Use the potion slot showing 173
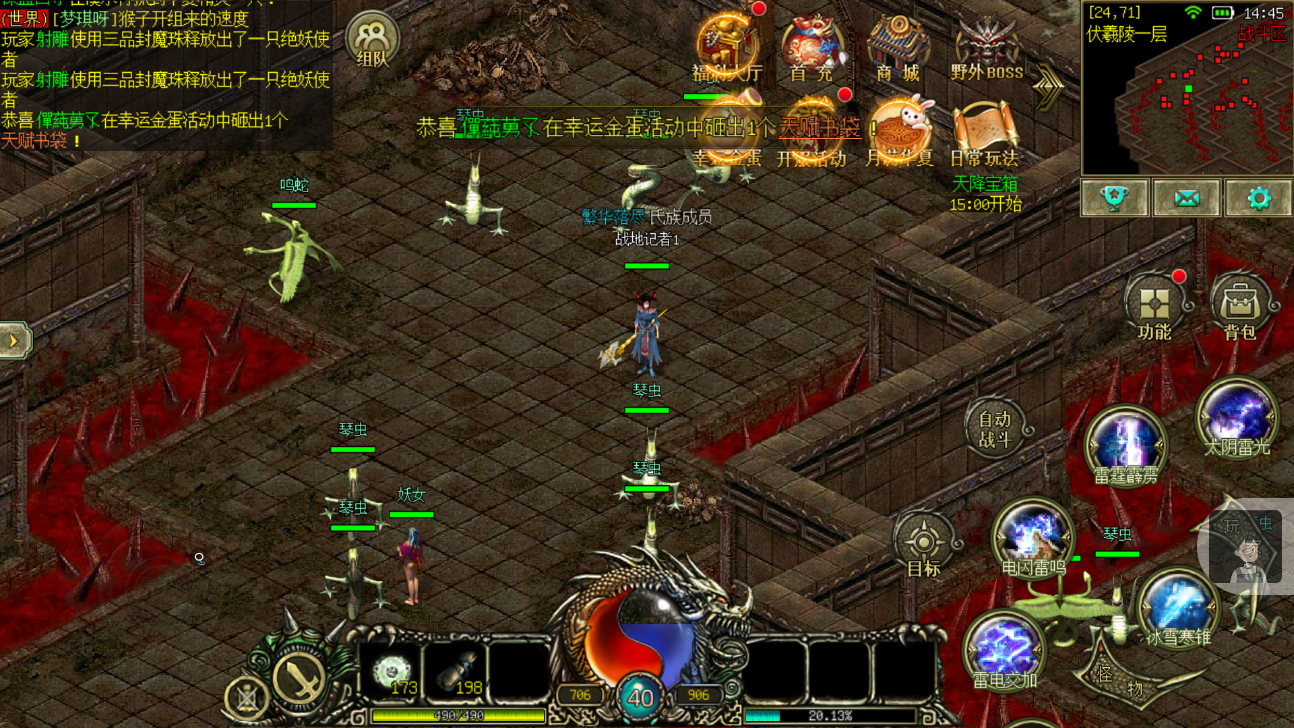This screenshot has width=1294, height=728. [390, 672]
